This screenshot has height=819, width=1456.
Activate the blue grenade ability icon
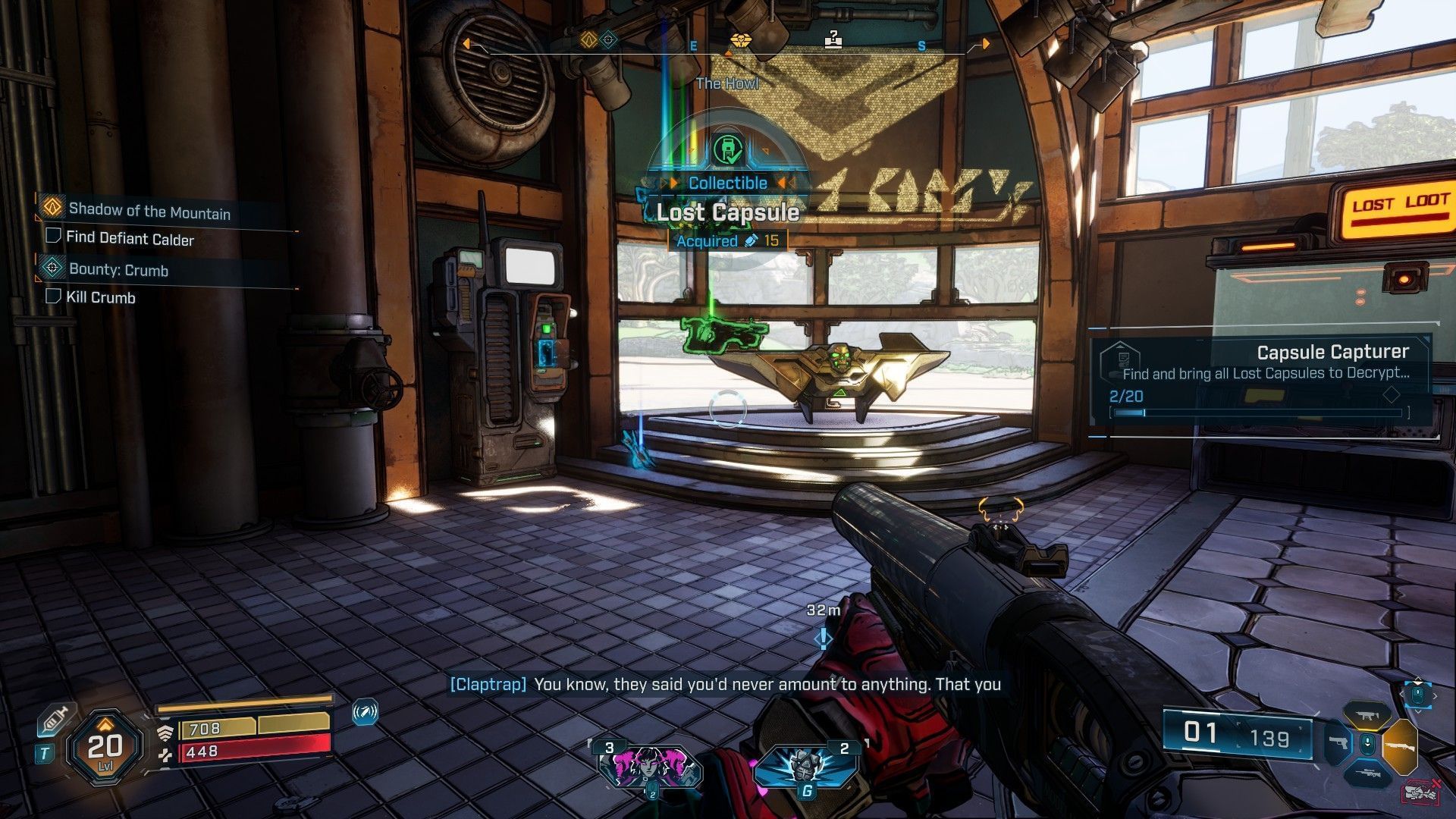805,767
